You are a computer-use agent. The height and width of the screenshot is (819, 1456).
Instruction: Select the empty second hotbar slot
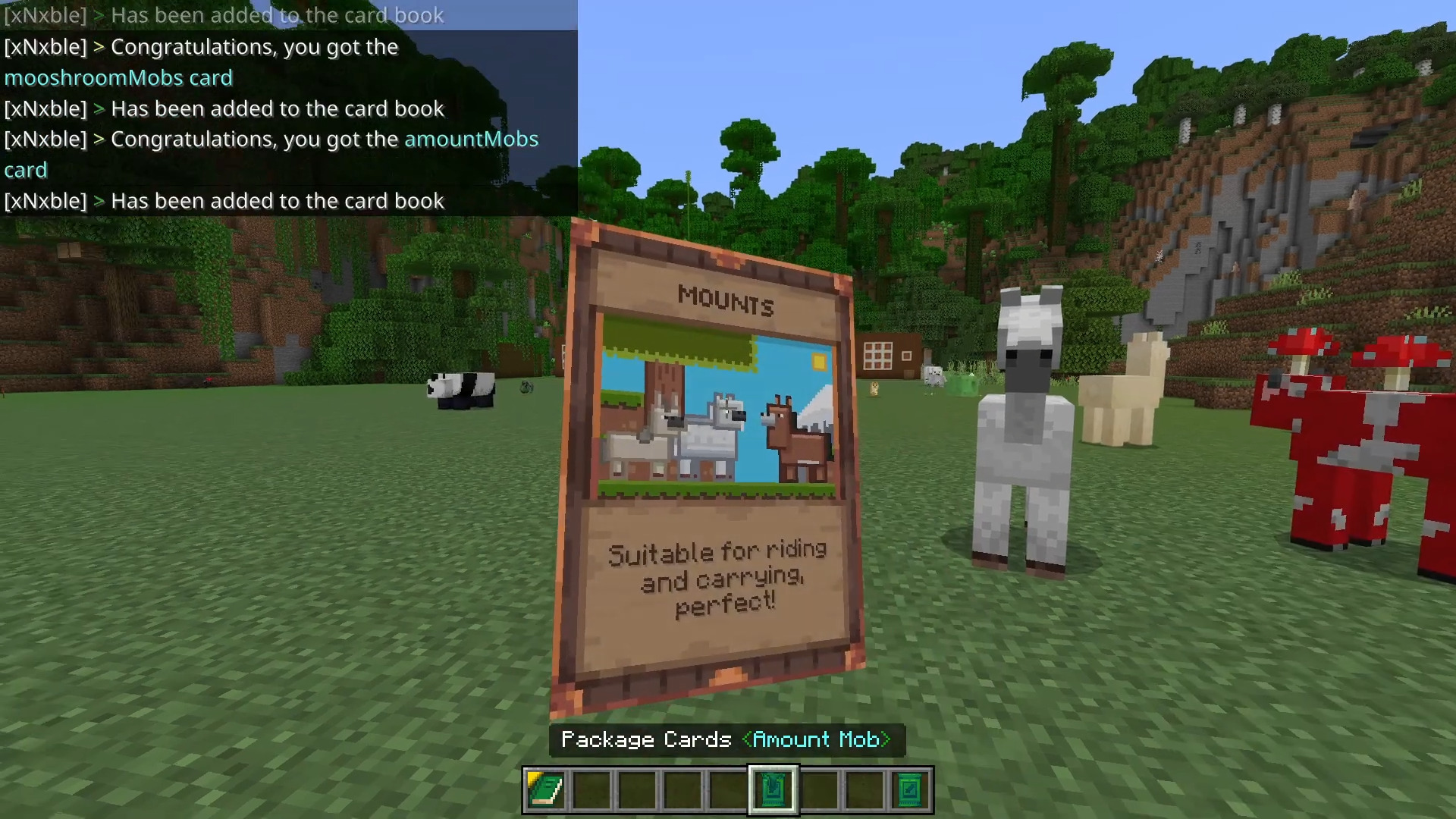pyautogui.click(x=591, y=789)
